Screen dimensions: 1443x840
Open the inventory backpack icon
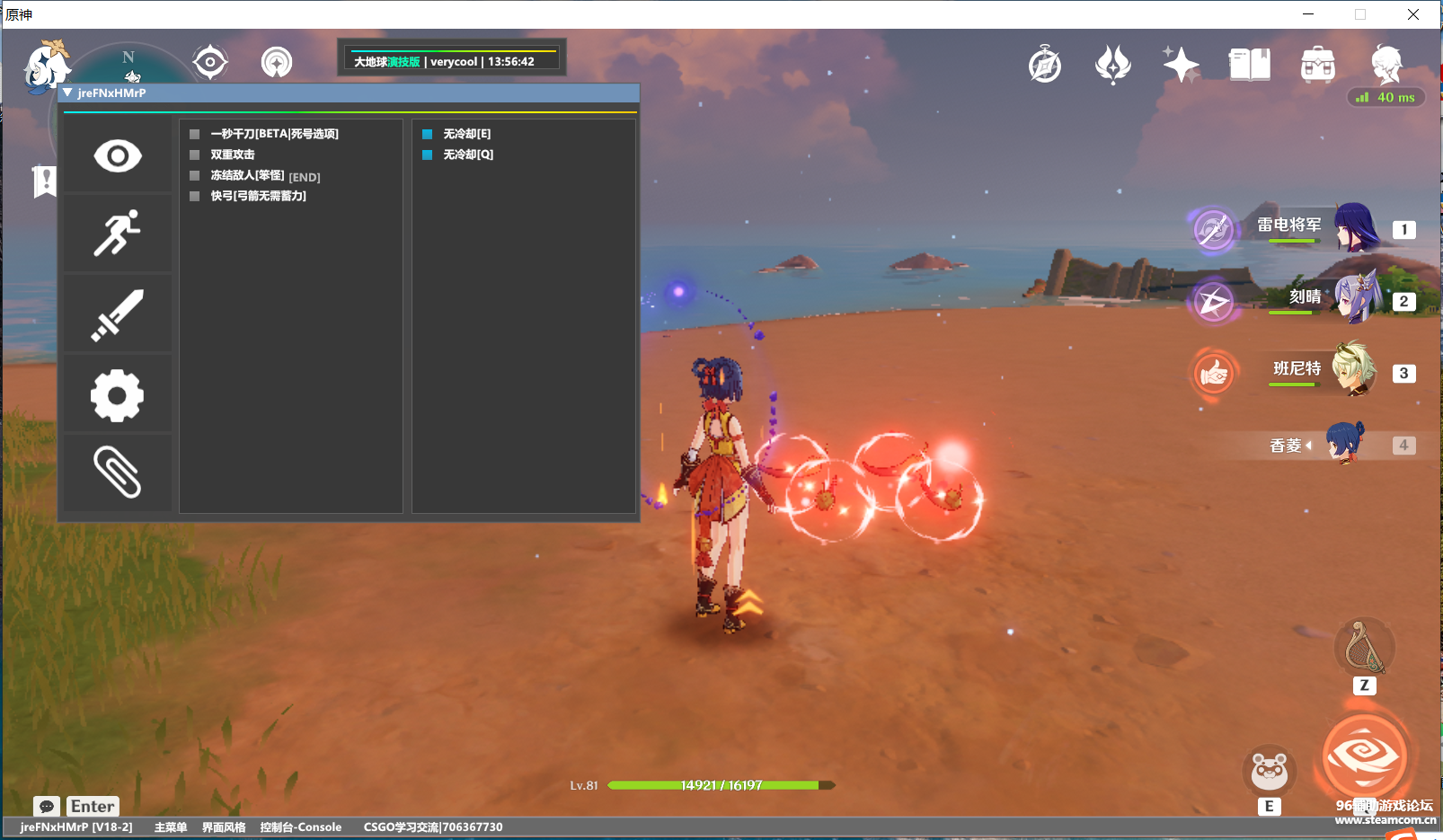(x=1317, y=63)
